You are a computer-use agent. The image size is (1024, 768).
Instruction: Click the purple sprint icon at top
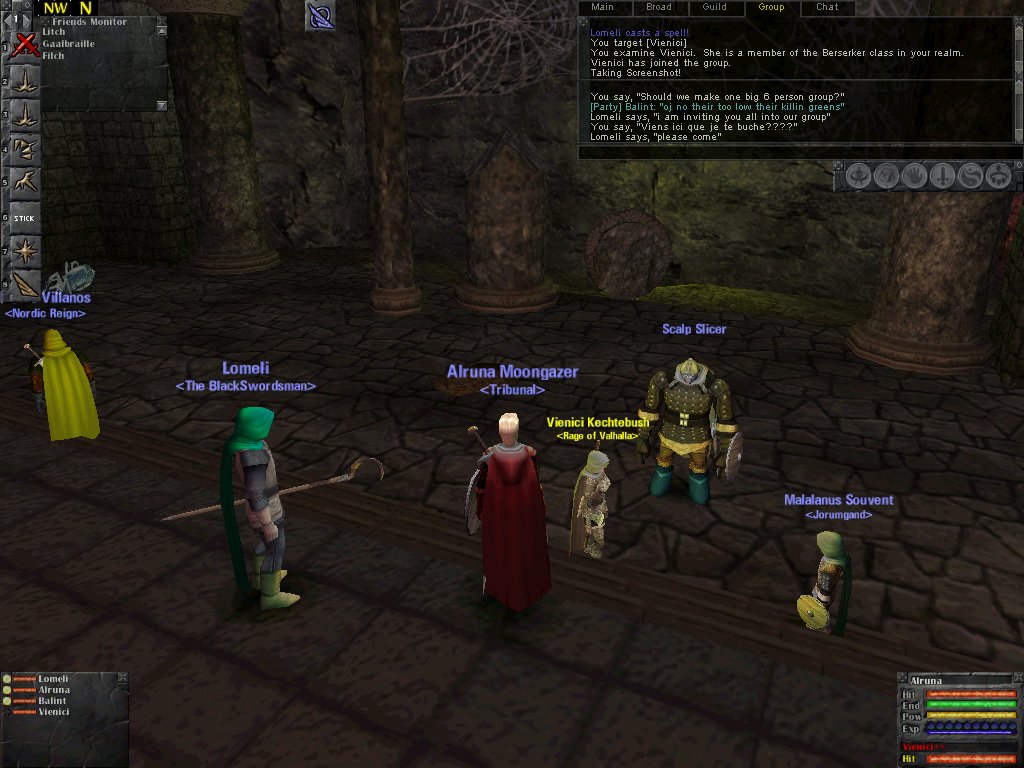[x=320, y=15]
